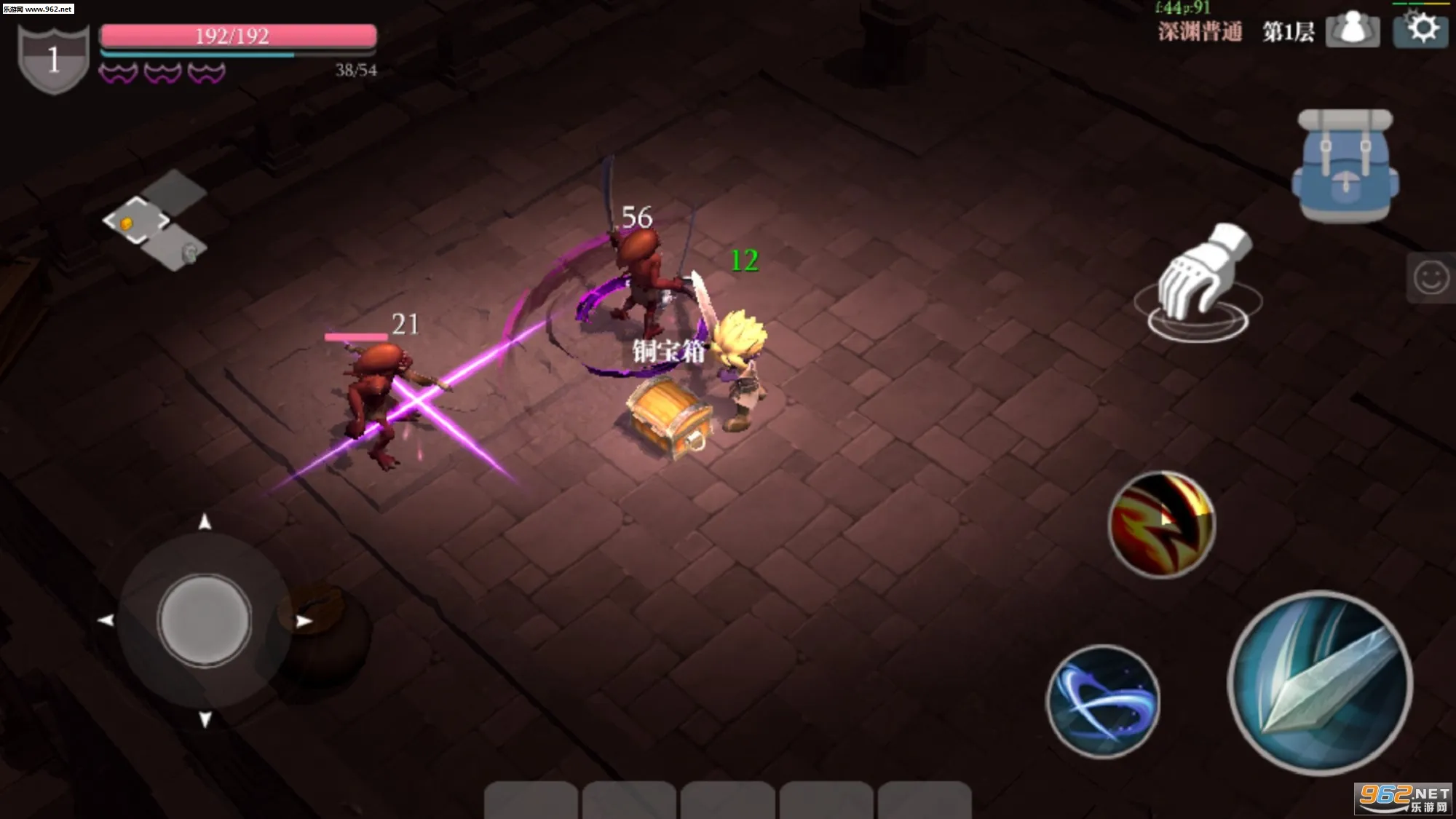
Task: Use the blue whirlwind dash skill
Action: coord(1103,700)
